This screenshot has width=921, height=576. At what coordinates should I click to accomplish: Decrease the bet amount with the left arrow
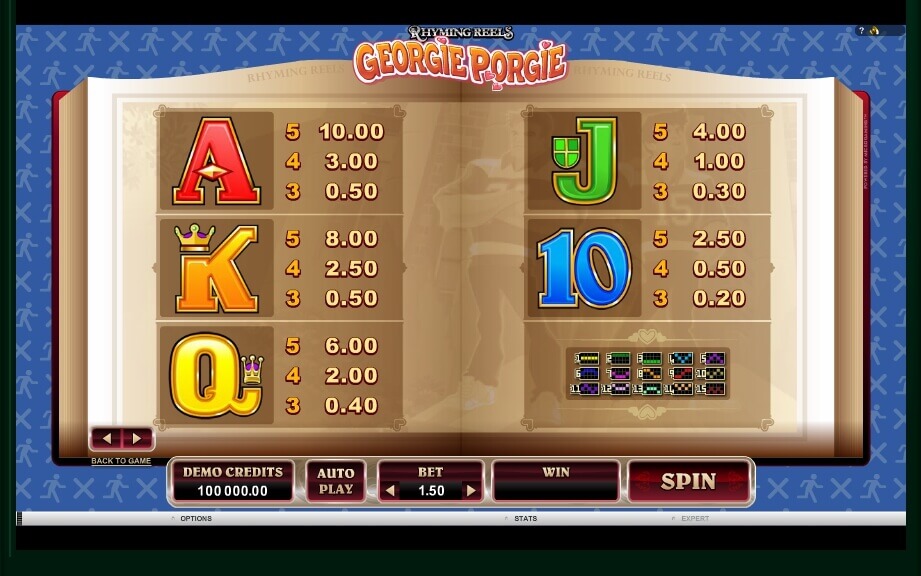click(x=391, y=491)
